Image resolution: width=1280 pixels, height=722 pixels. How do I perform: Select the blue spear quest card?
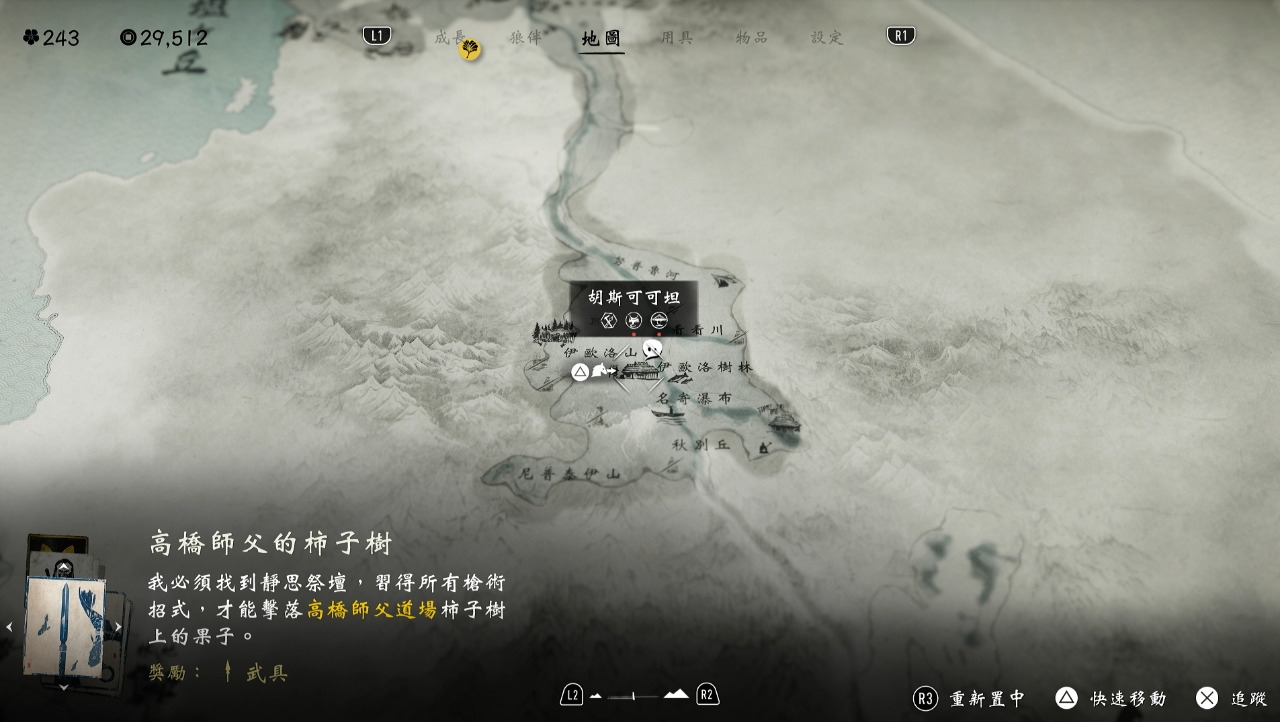(x=65, y=626)
